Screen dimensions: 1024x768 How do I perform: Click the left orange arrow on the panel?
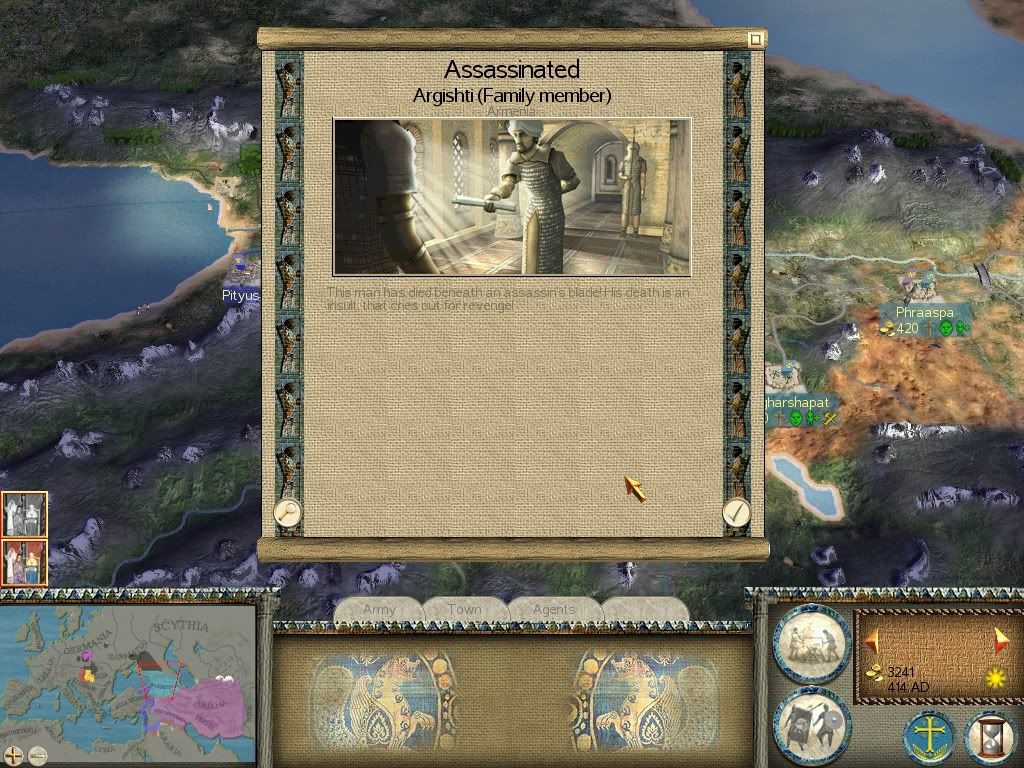pyautogui.click(x=872, y=640)
